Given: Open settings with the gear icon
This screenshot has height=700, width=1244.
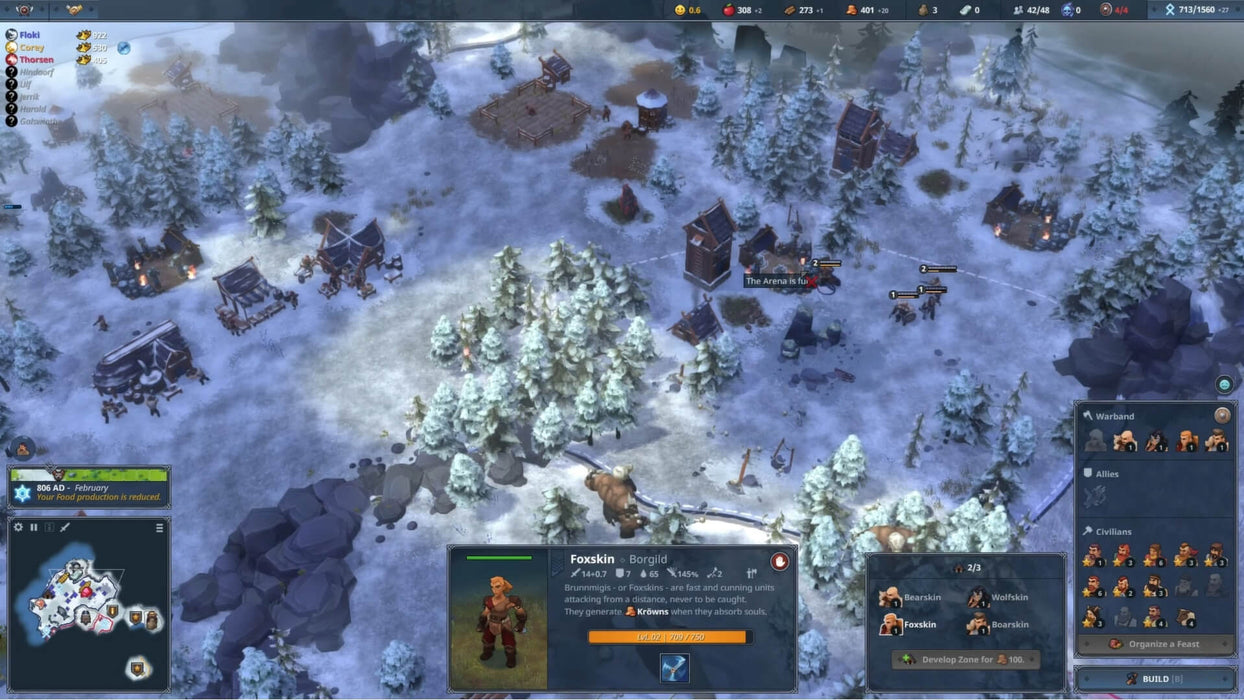Looking at the screenshot, I should (x=18, y=527).
